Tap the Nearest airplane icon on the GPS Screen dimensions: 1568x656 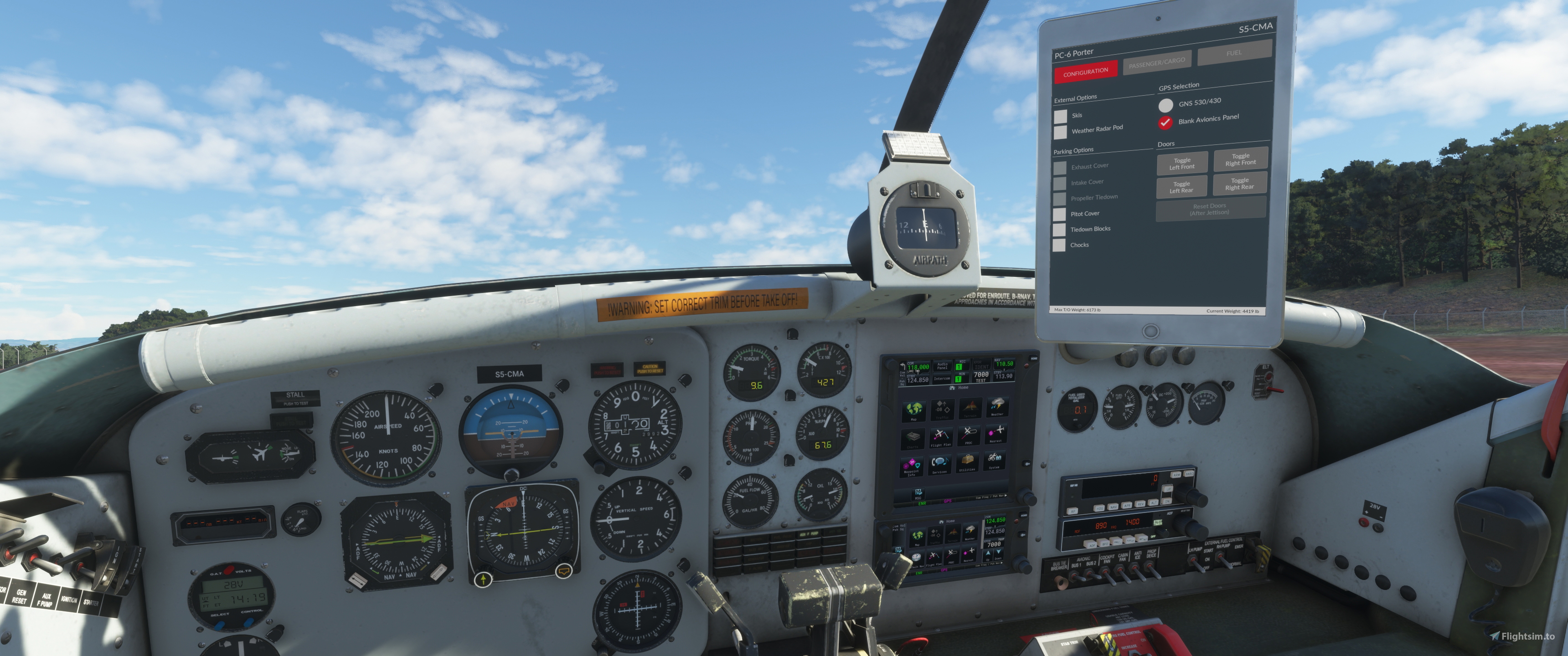[x=996, y=434]
